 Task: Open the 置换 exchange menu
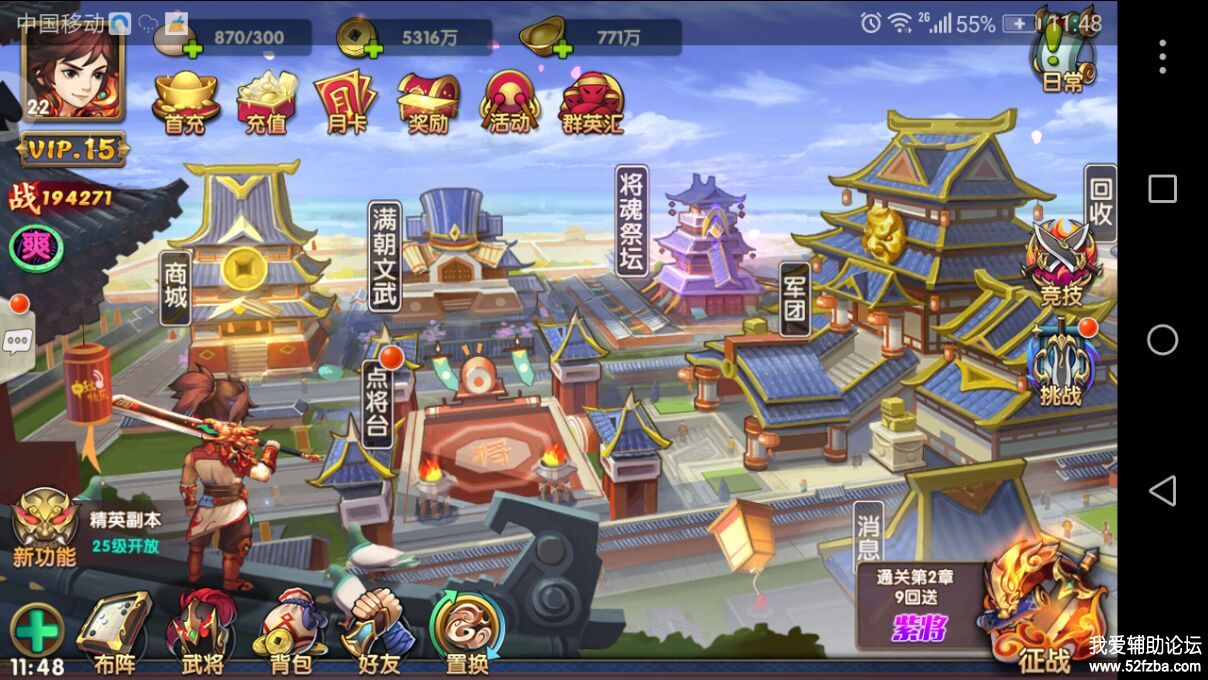(x=466, y=632)
